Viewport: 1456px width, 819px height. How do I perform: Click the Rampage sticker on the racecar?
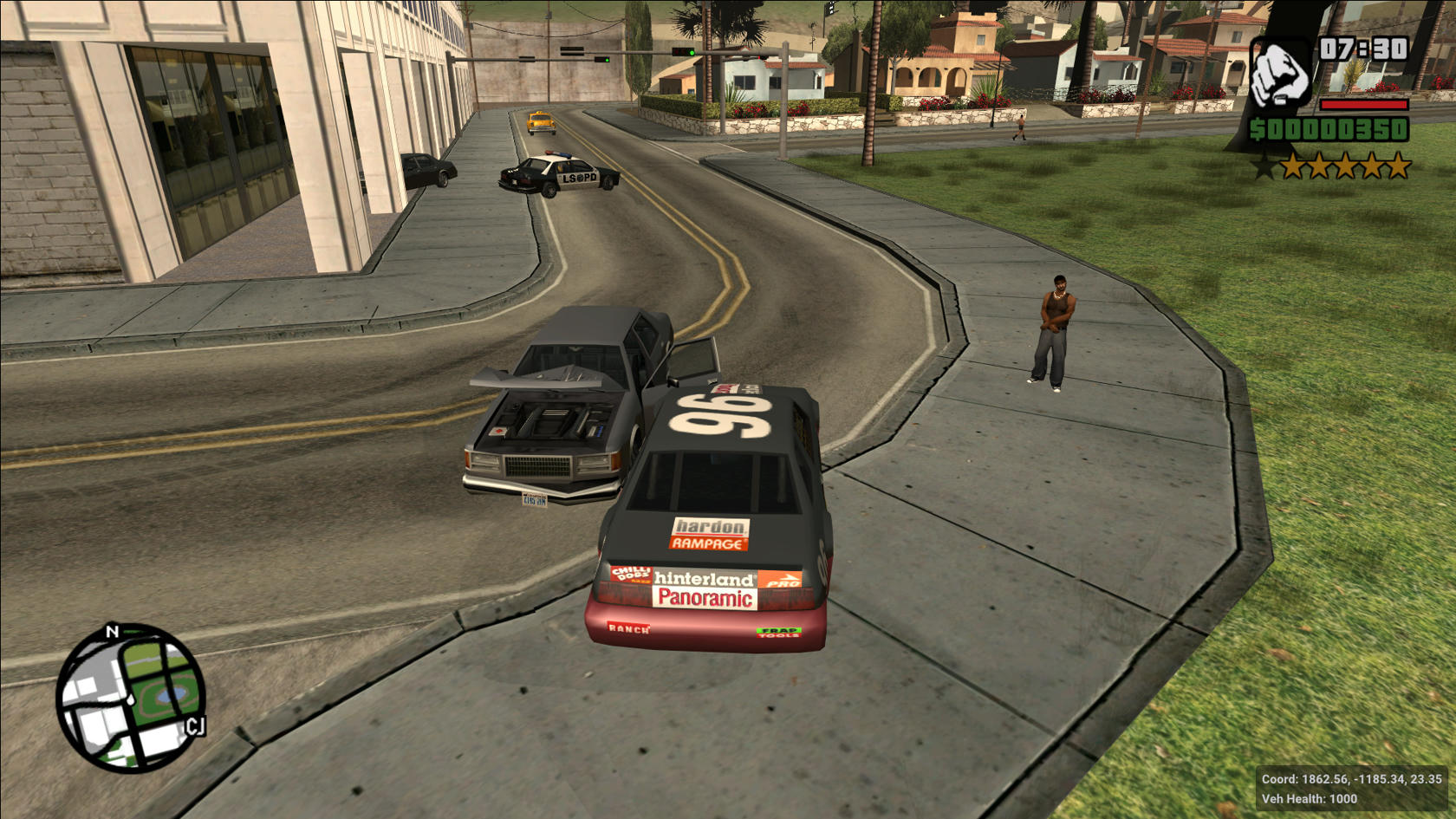click(x=709, y=544)
